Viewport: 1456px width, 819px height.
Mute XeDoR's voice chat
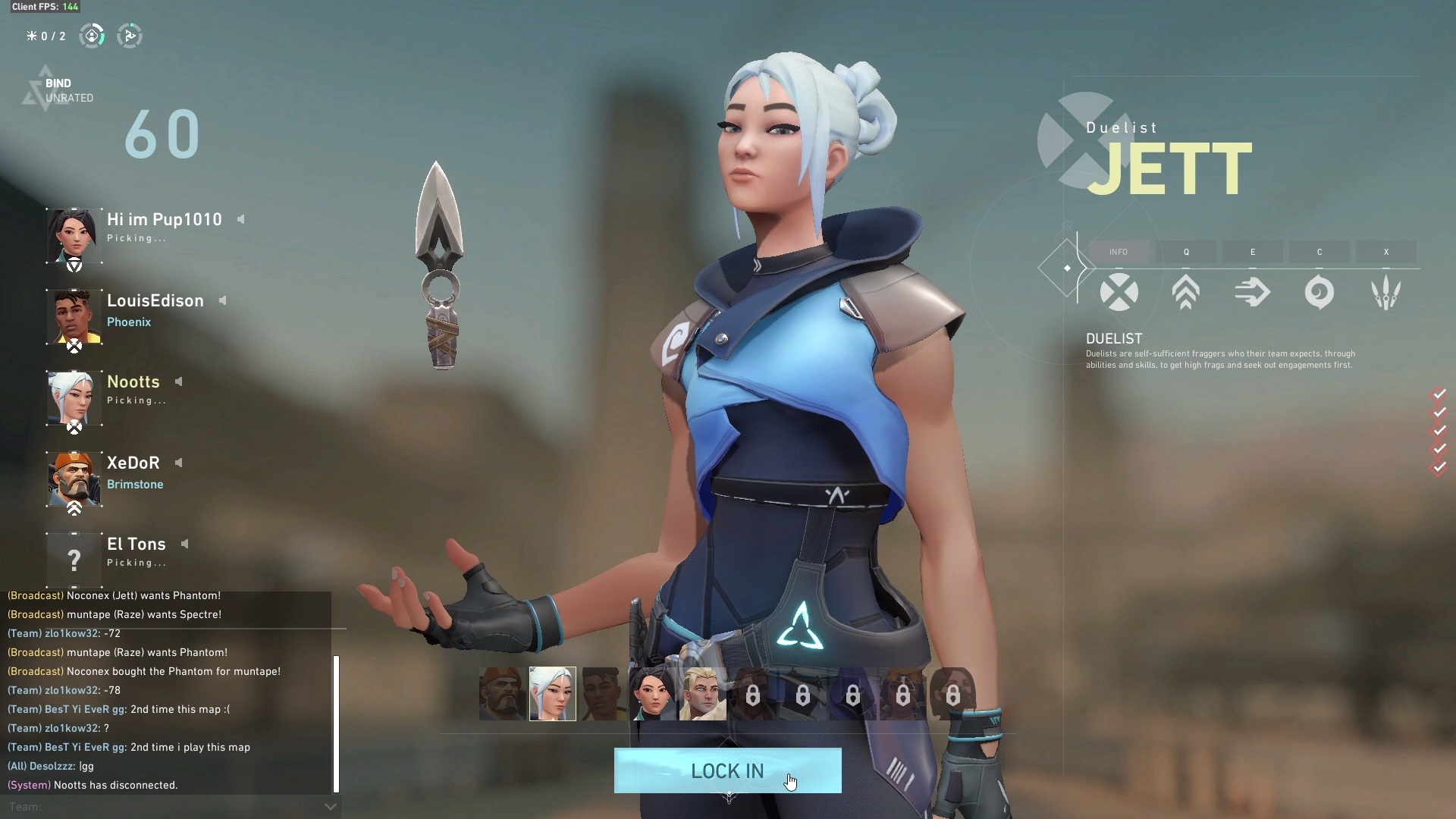179,463
